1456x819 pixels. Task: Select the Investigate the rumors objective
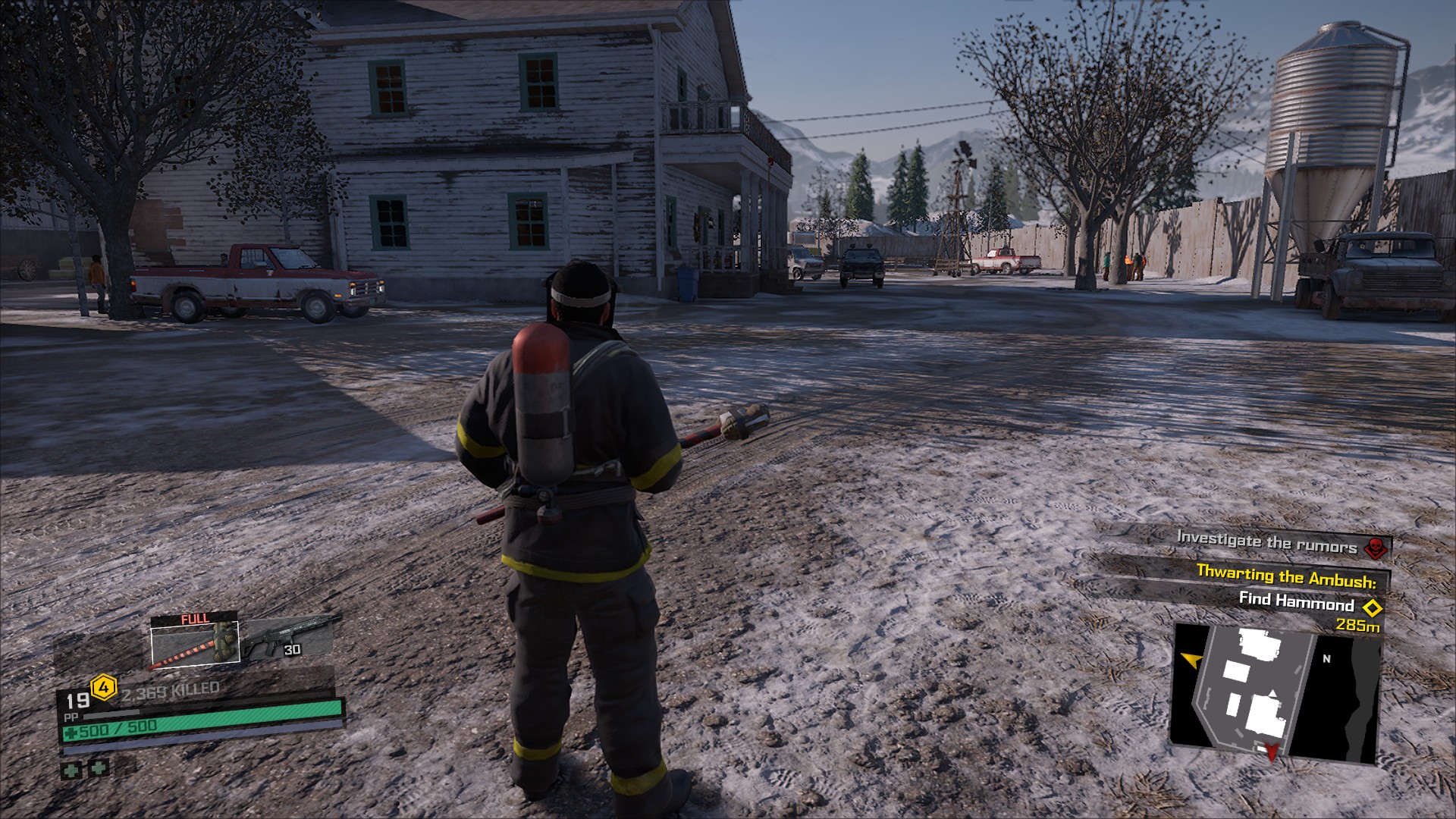pyautogui.click(x=1266, y=542)
